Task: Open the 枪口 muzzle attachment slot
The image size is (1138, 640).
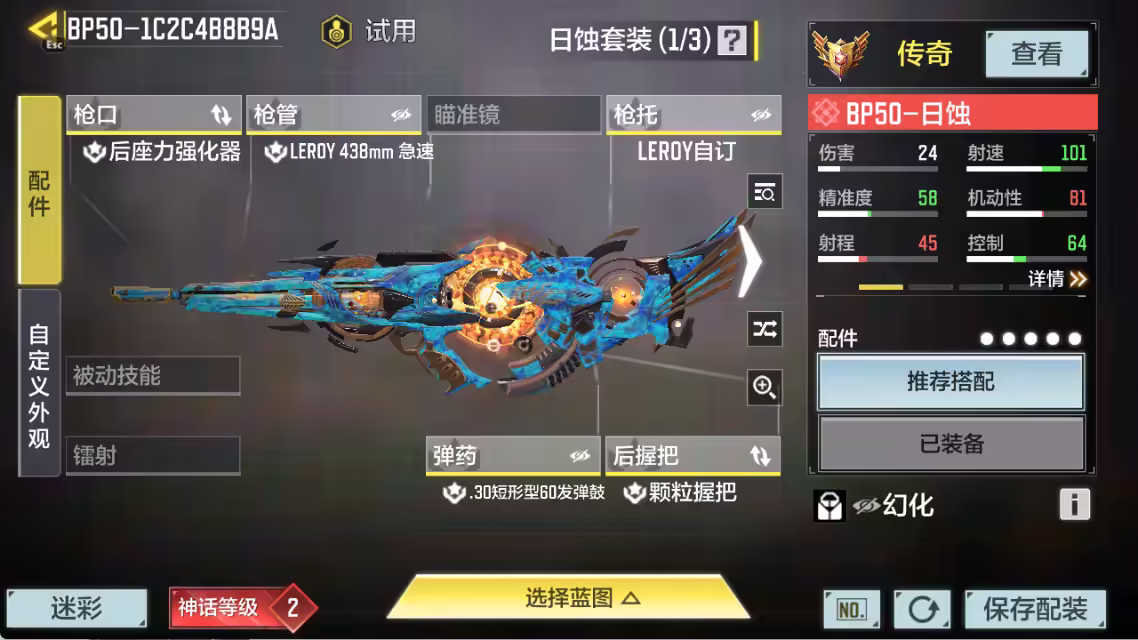Action: [154, 115]
